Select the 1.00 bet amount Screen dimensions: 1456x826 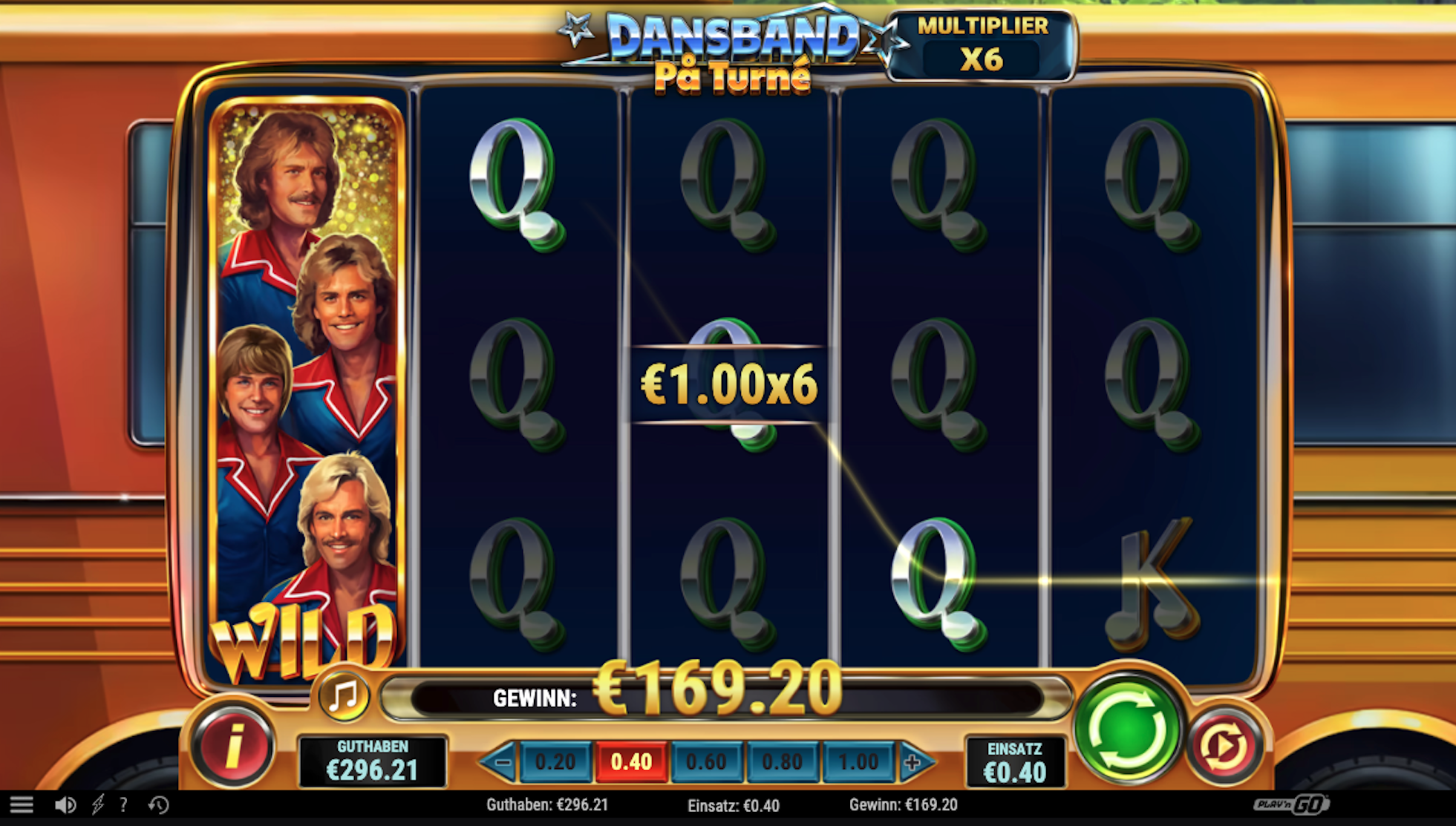click(858, 762)
